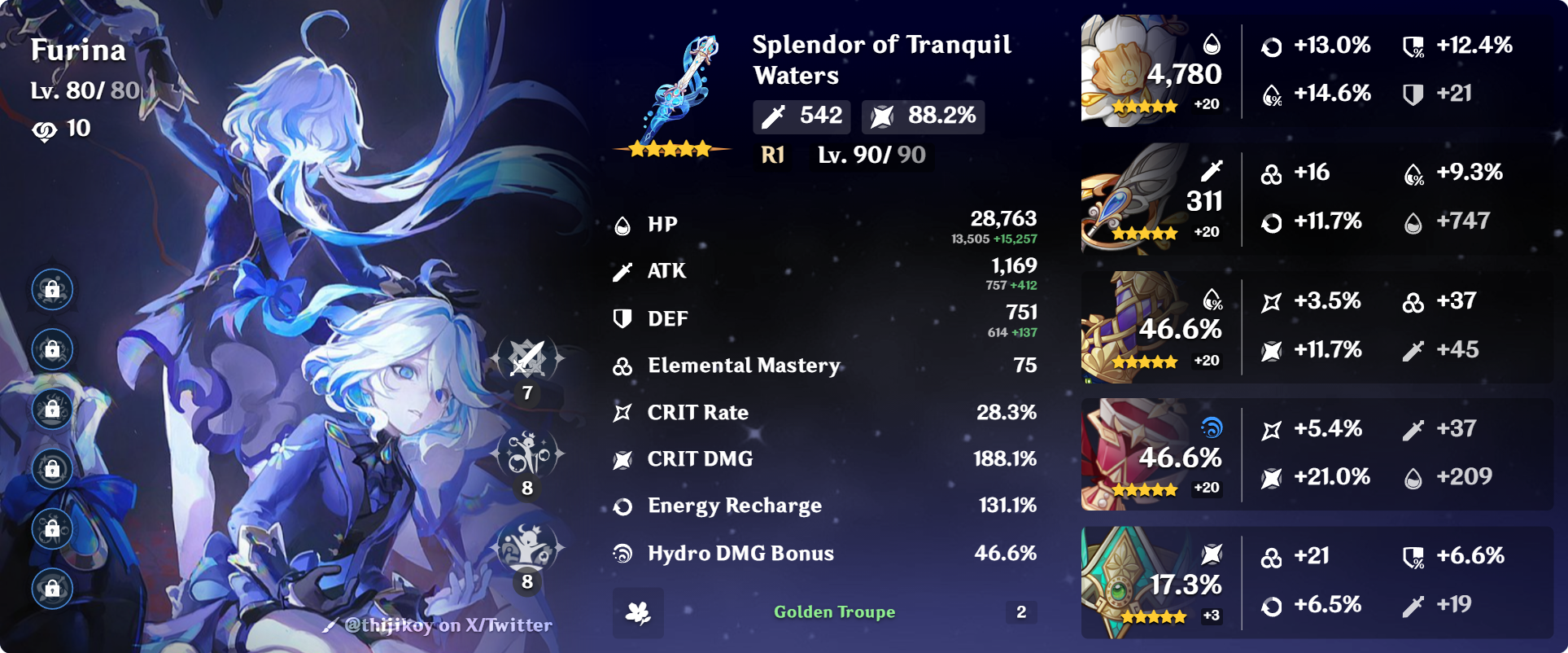
Task: Click the ATK sword stat icon
Action: 622,271
